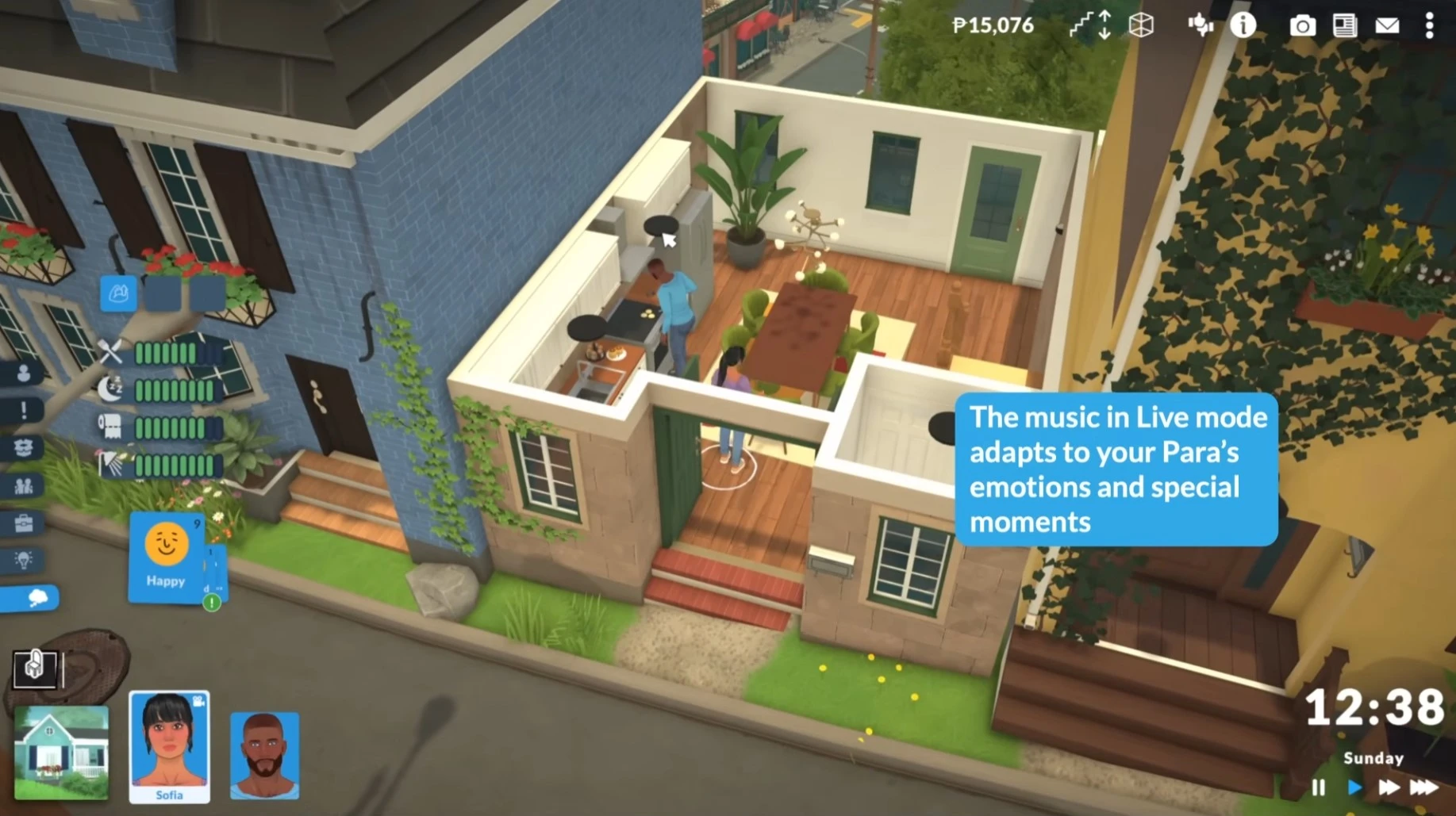Screen dimensions: 1456x816
Task: Open the info circle icon
Action: (x=1243, y=25)
